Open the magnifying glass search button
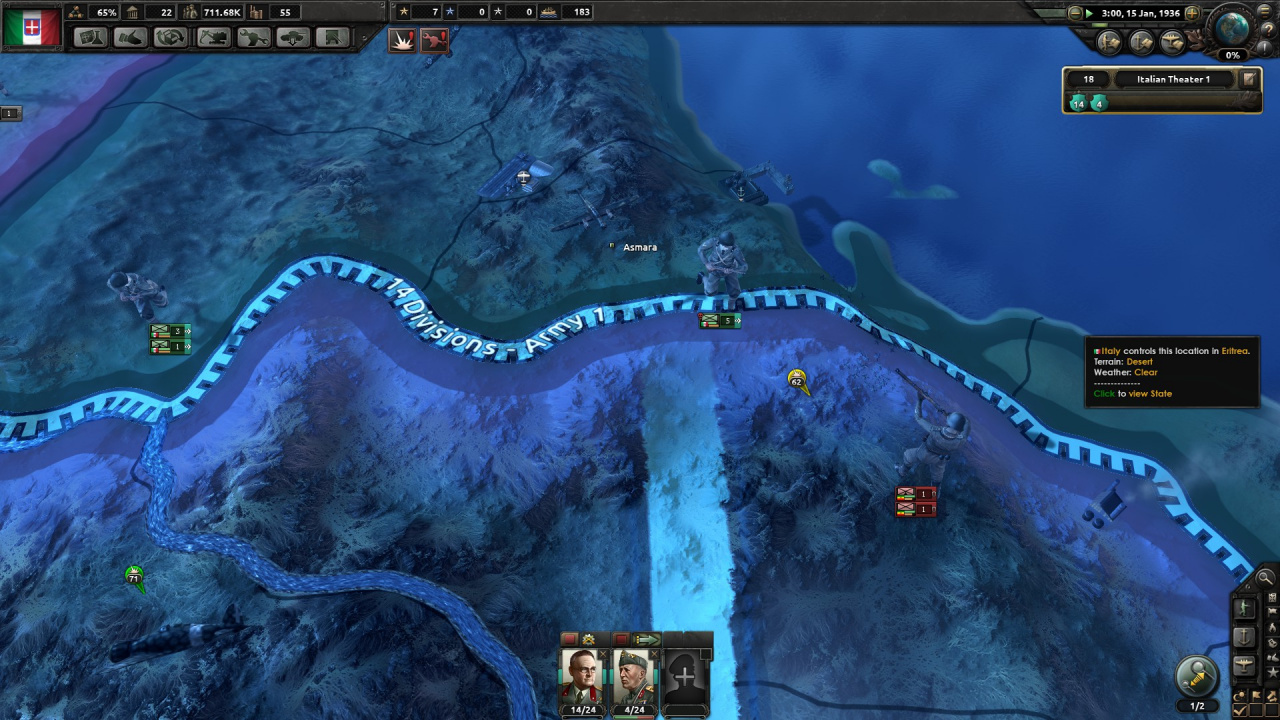This screenshot has width=1280, height=720. point(1265,577)
